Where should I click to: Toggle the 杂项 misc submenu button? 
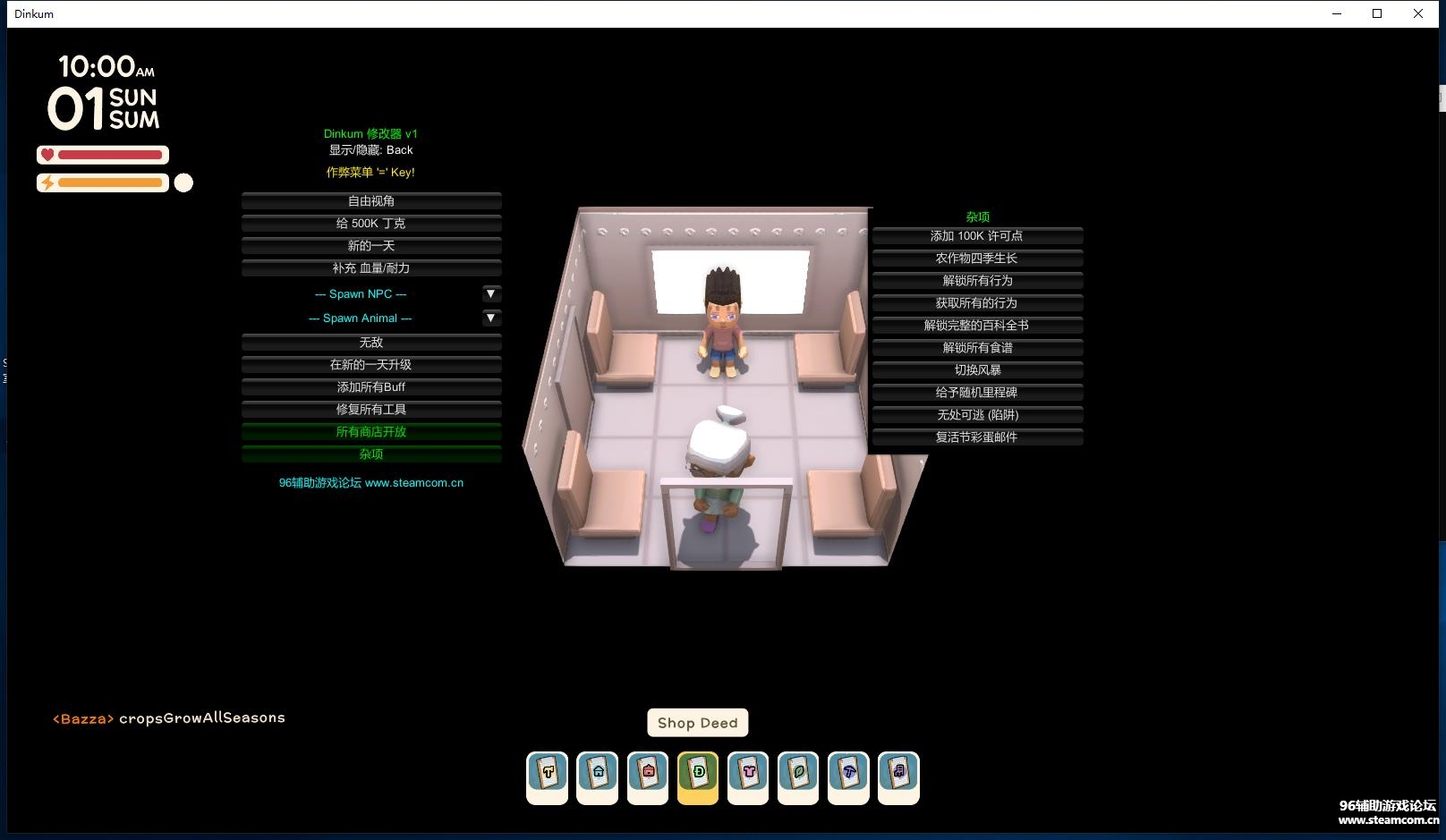371,454
